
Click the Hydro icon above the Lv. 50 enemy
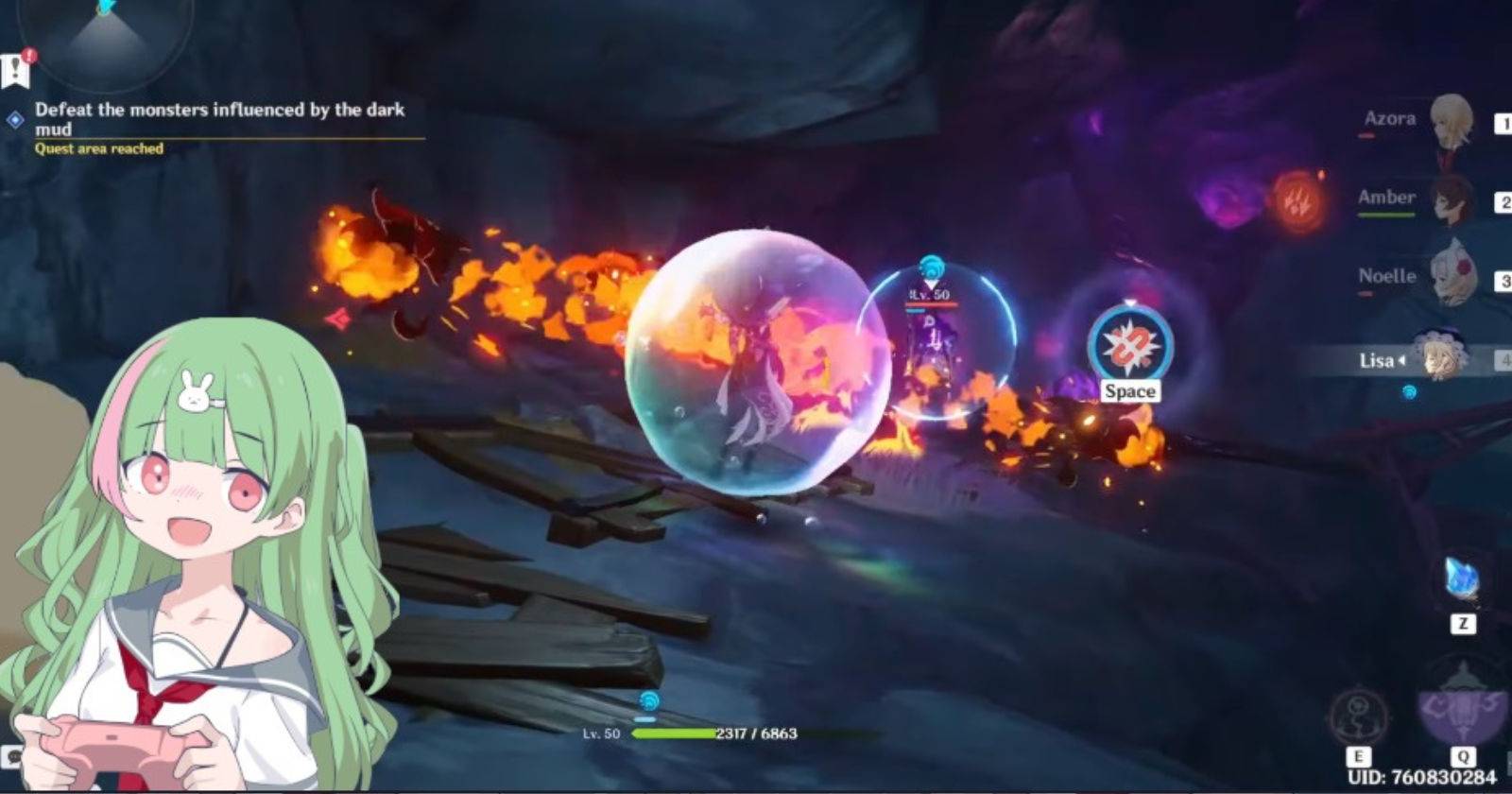pos(931,268)
